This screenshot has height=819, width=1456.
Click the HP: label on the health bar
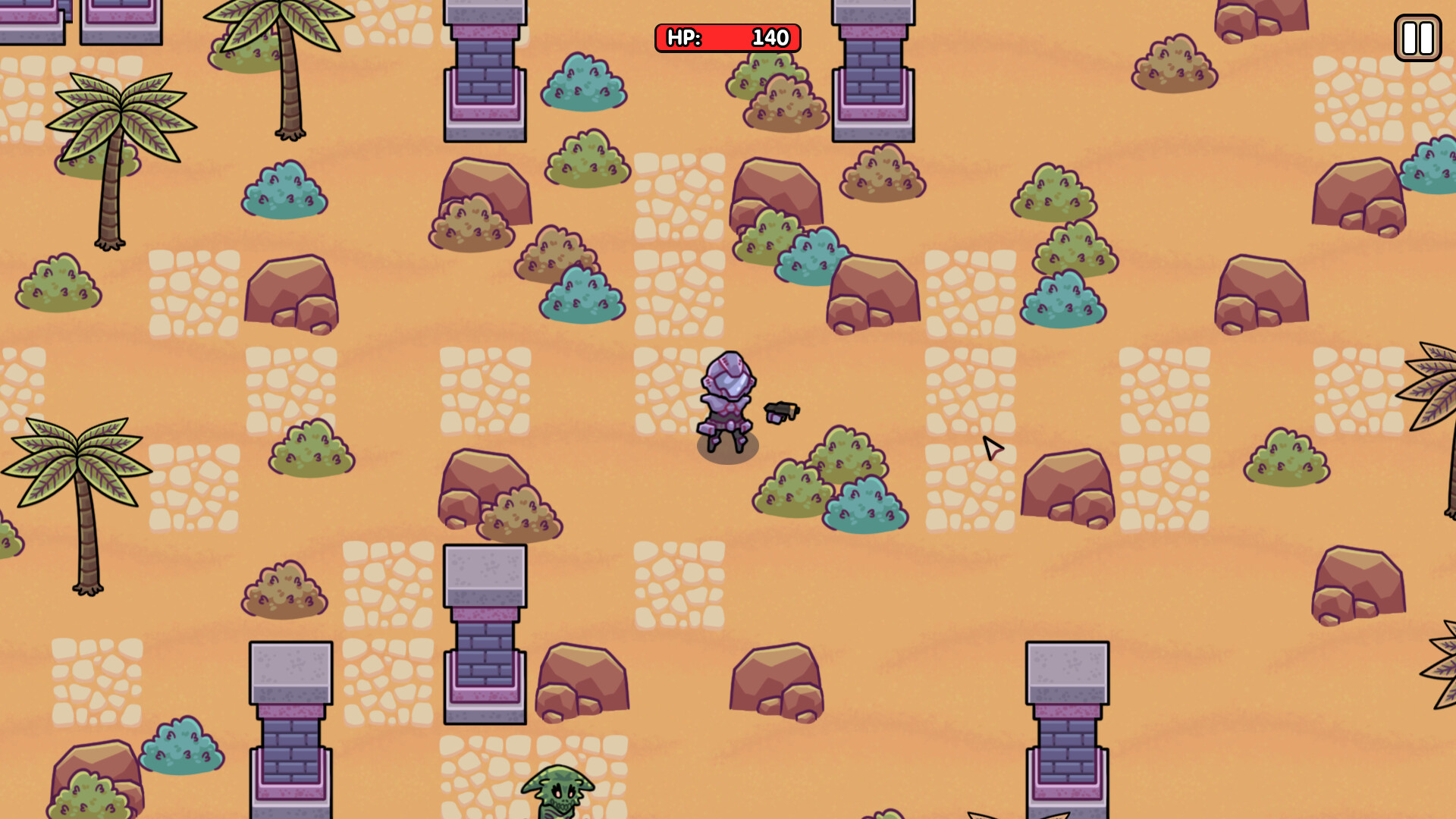pos(682,38)
